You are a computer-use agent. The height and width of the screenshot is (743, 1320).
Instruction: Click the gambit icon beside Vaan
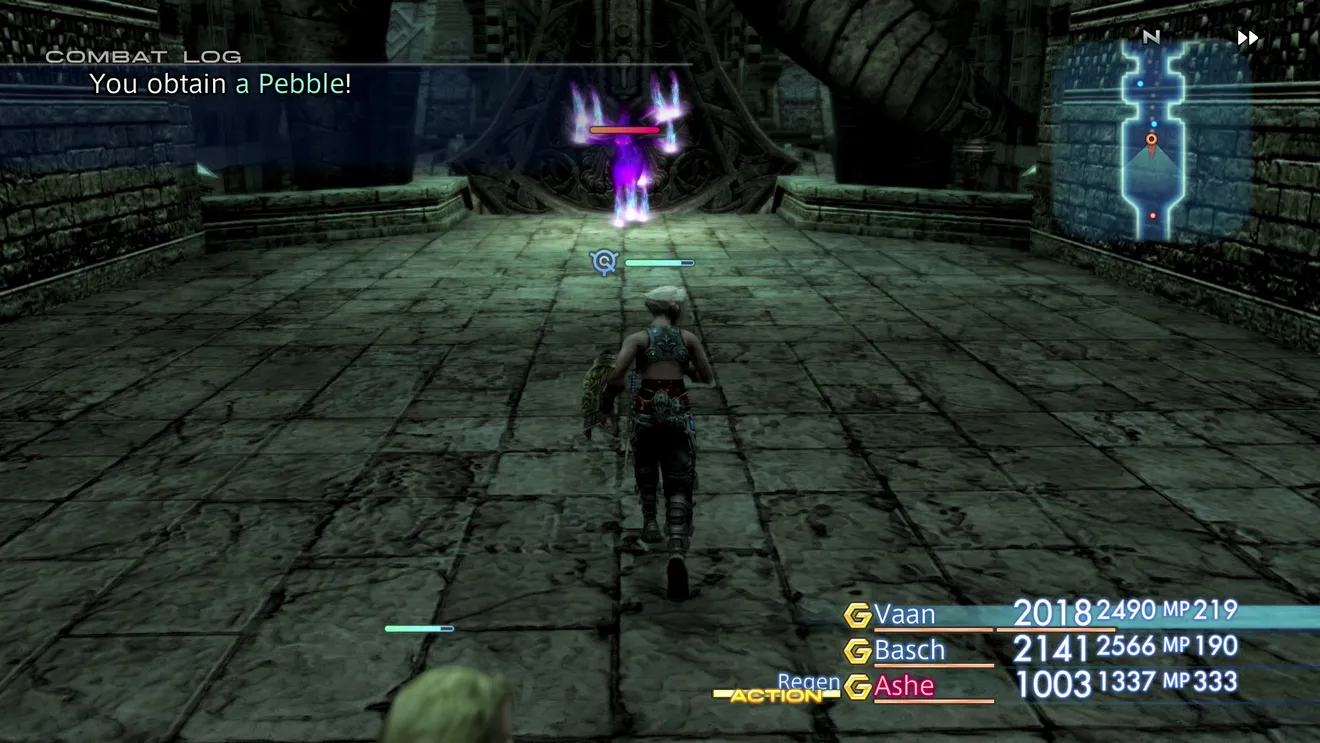pos(857,615)
